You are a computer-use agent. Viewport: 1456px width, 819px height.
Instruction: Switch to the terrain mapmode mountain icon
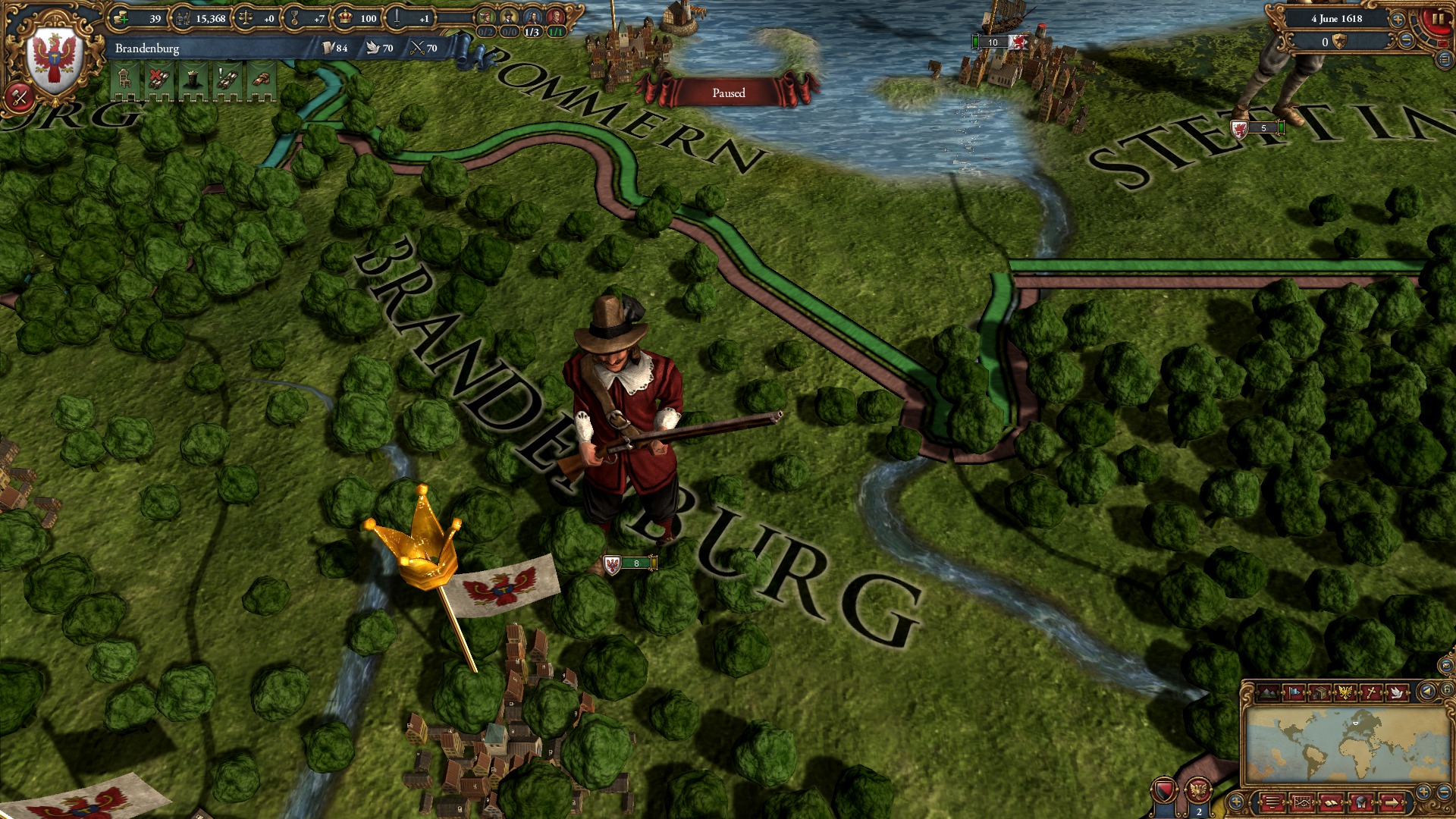(1269, 693)
